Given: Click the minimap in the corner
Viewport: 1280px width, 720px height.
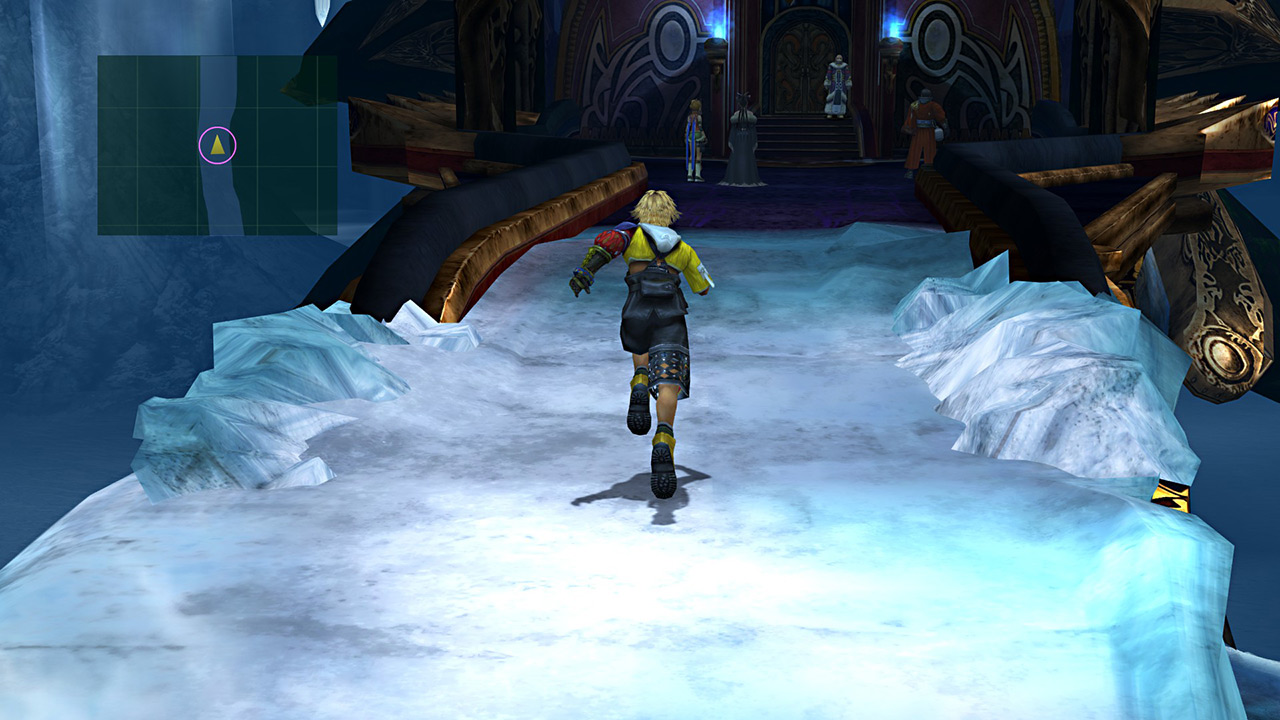Looking at the screenshot, I should click(217, 145).
